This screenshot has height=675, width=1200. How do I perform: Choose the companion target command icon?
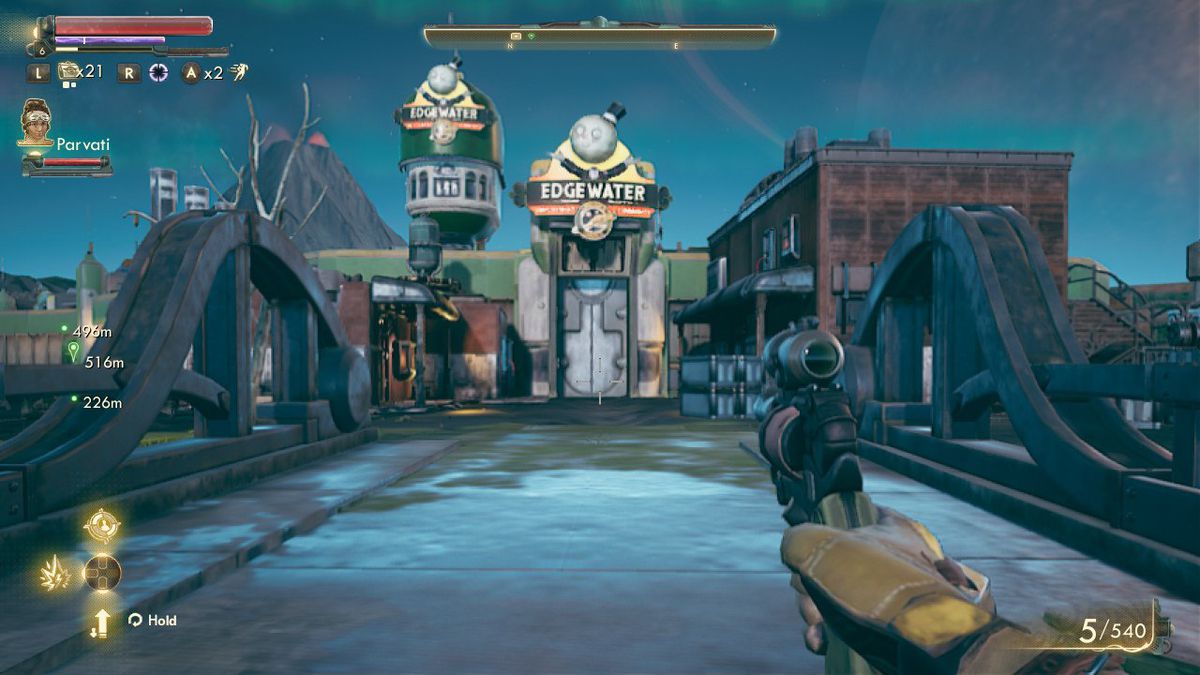click(102, 525)
